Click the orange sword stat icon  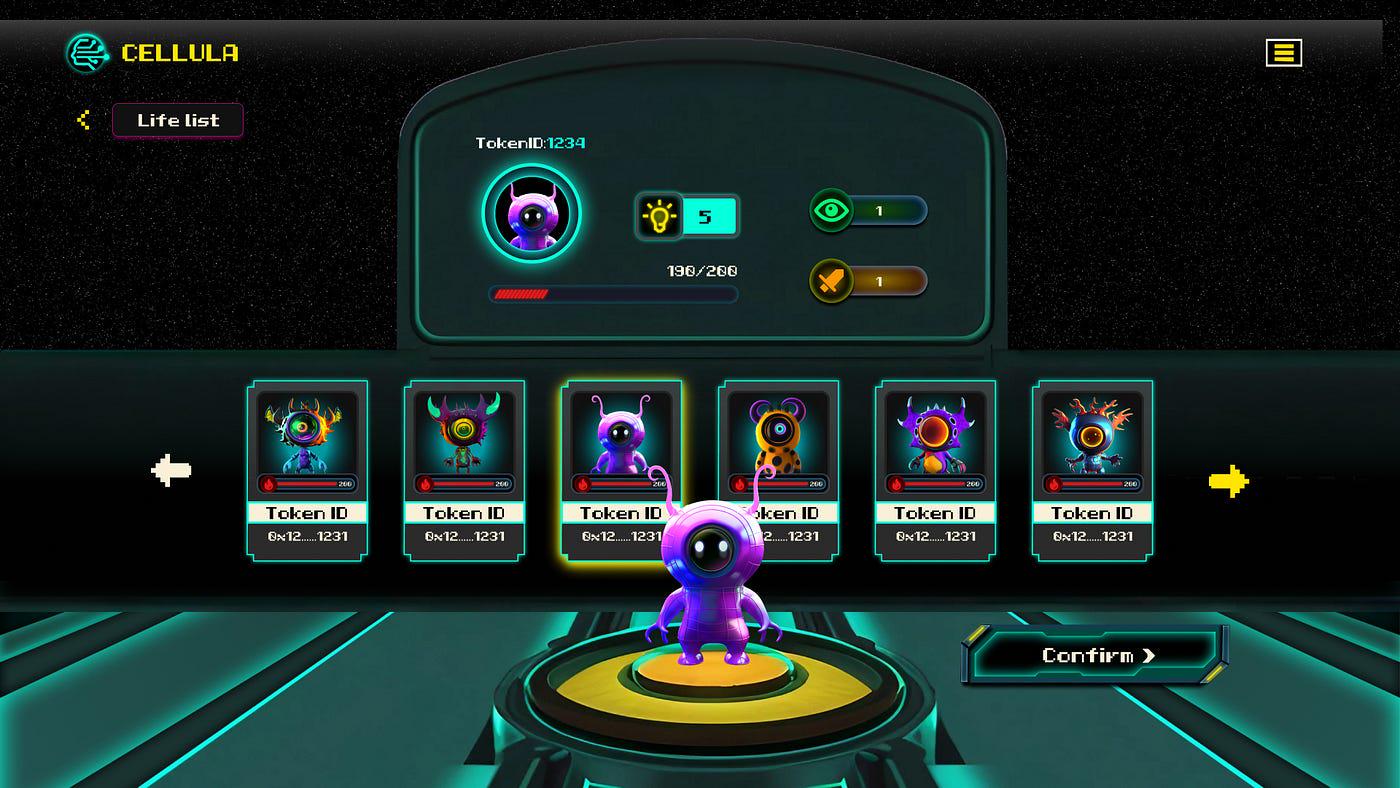(x=830, y=282)
